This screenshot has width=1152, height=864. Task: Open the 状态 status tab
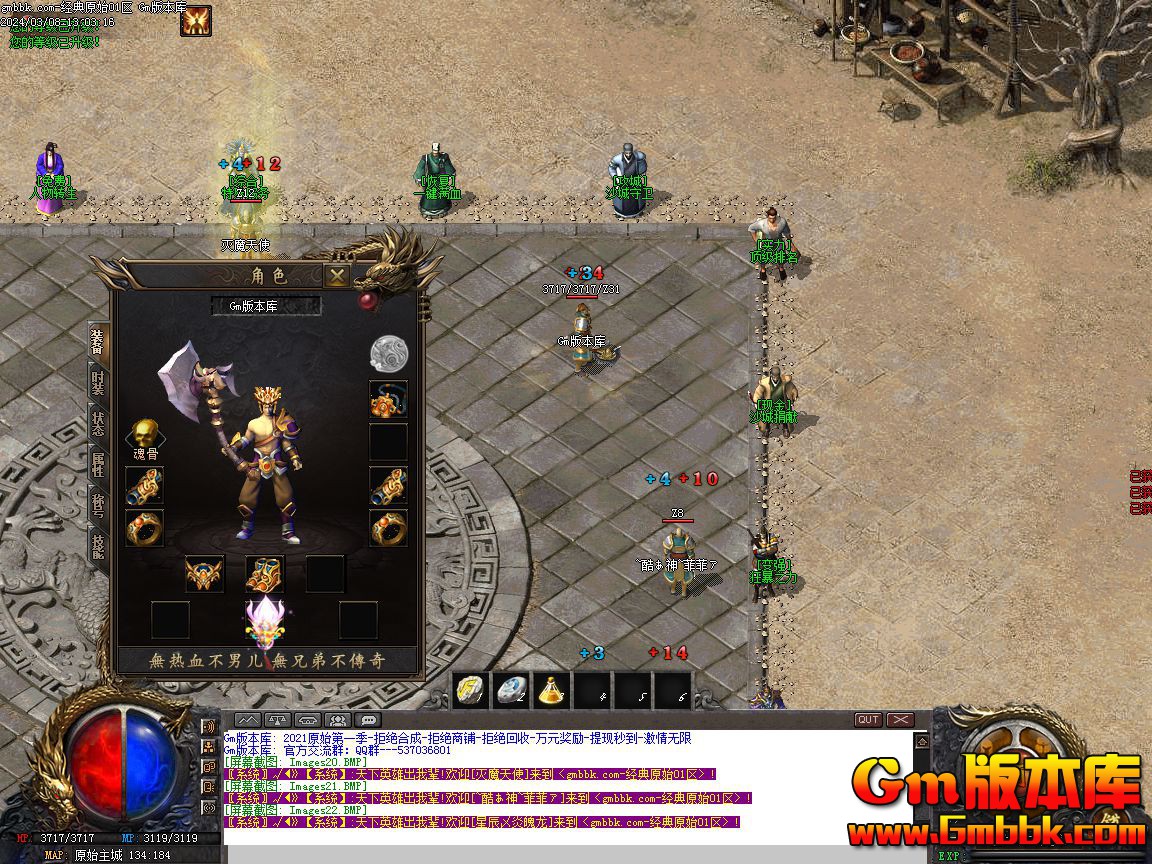tap(98, 423)
